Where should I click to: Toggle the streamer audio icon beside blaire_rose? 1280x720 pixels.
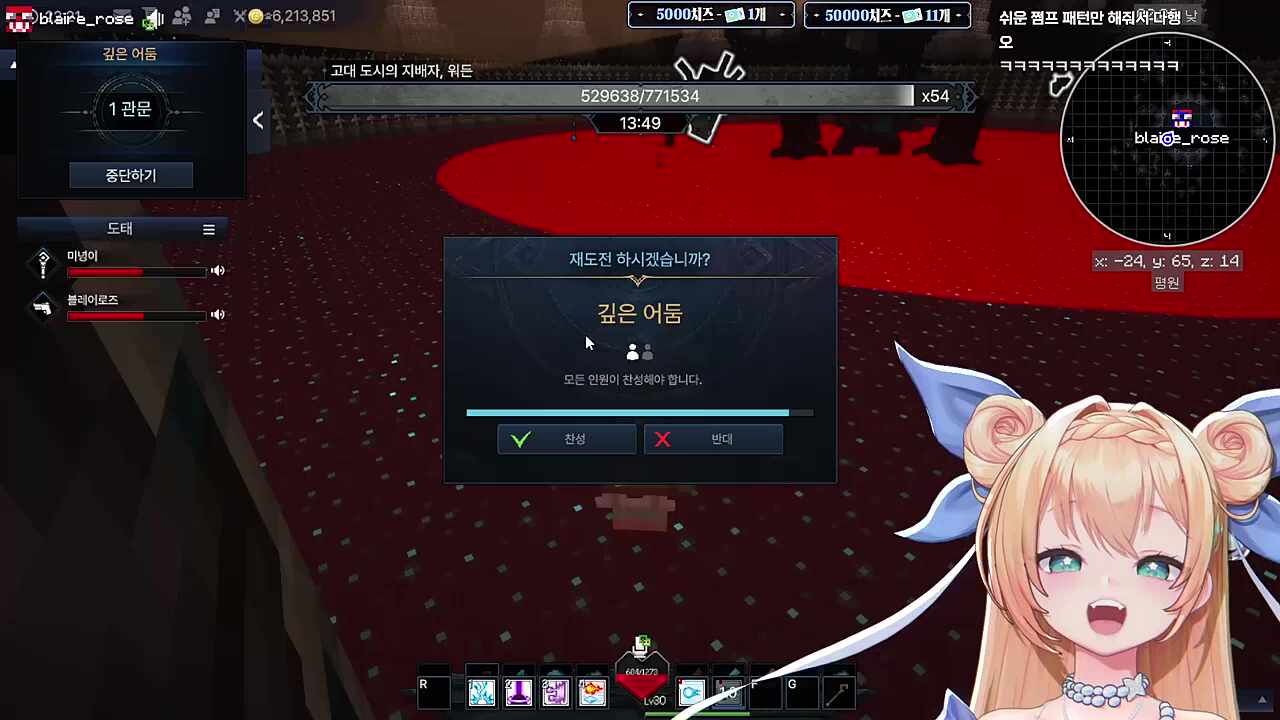tap(152, 16)
